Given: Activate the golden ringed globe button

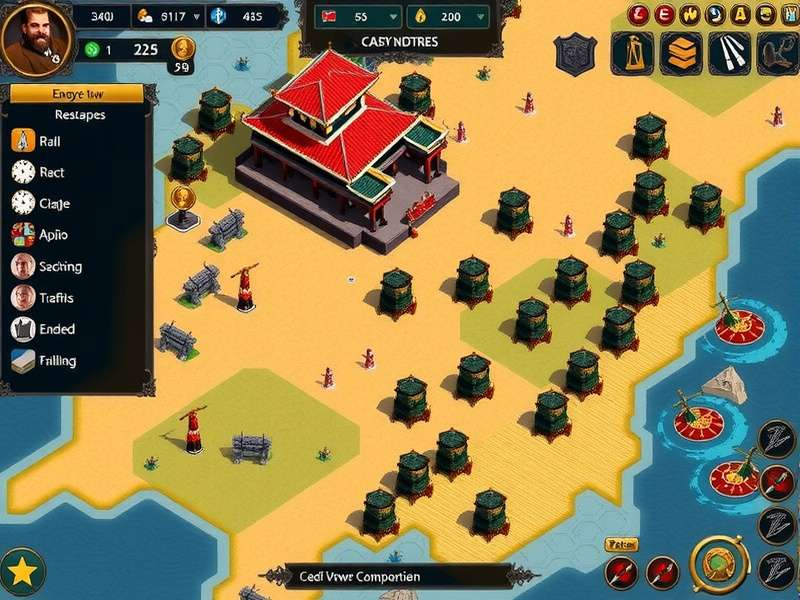Looking at the screenshot, I should [716, 564].
